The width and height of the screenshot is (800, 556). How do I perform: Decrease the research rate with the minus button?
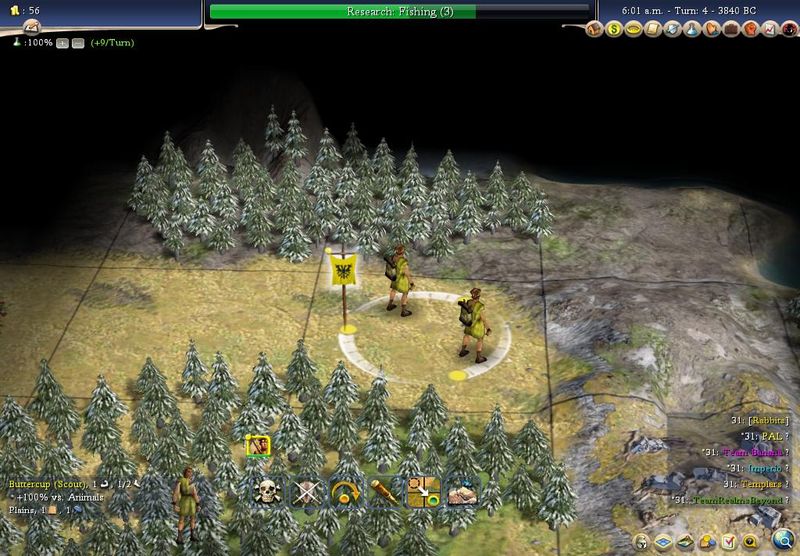coord(77,43)
